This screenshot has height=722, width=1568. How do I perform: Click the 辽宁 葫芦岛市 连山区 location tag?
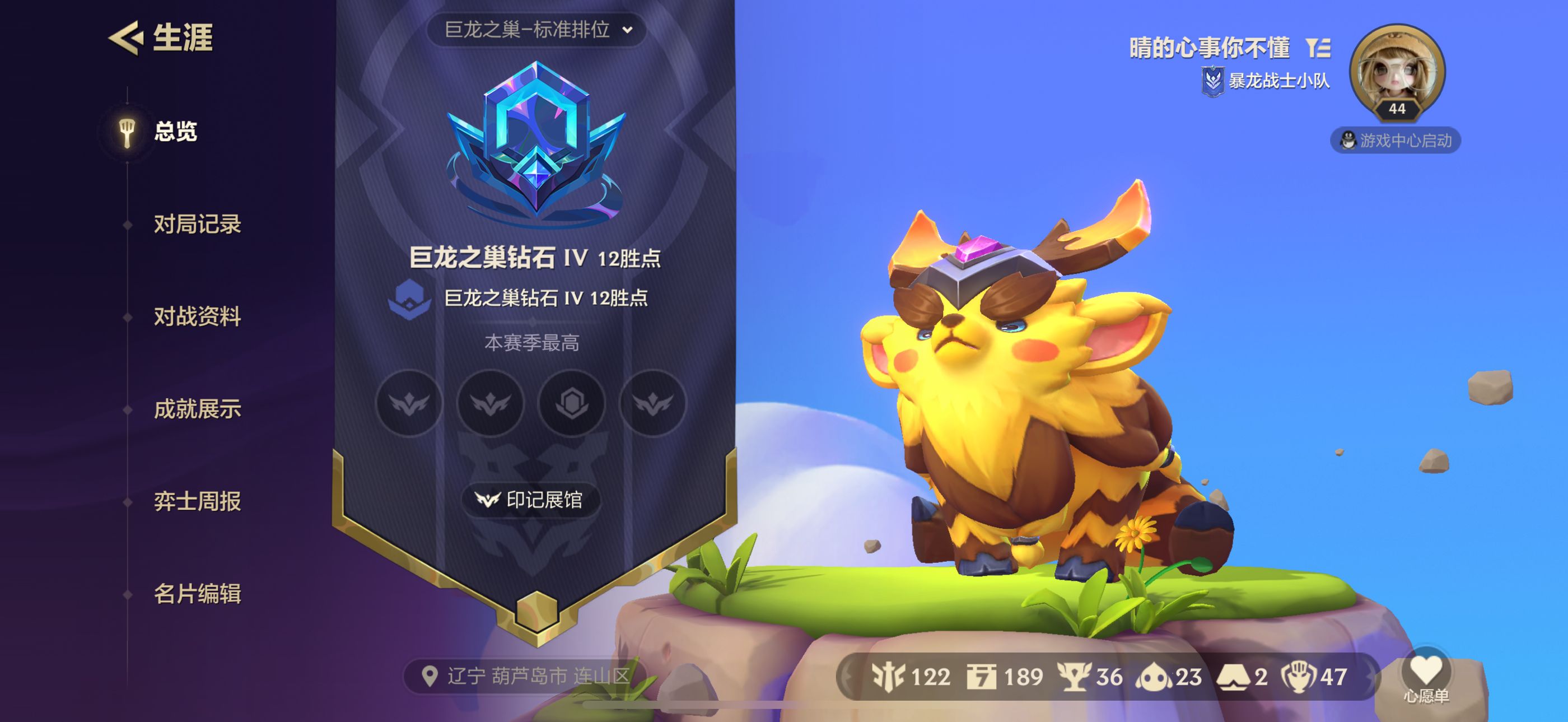coord(526,676)
